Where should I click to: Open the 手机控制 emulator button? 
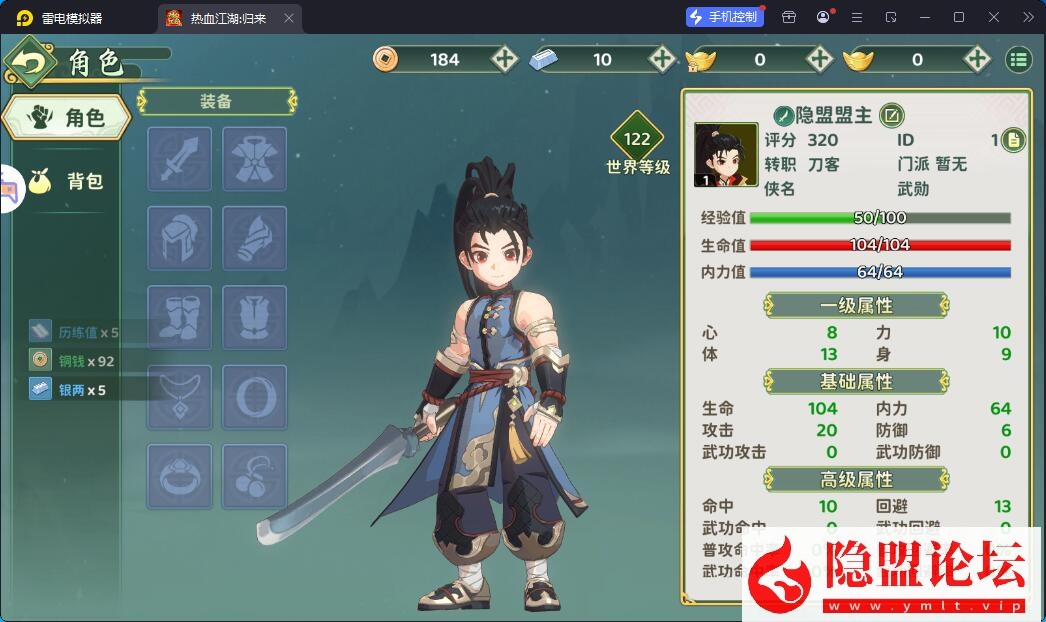coord(724,17)
